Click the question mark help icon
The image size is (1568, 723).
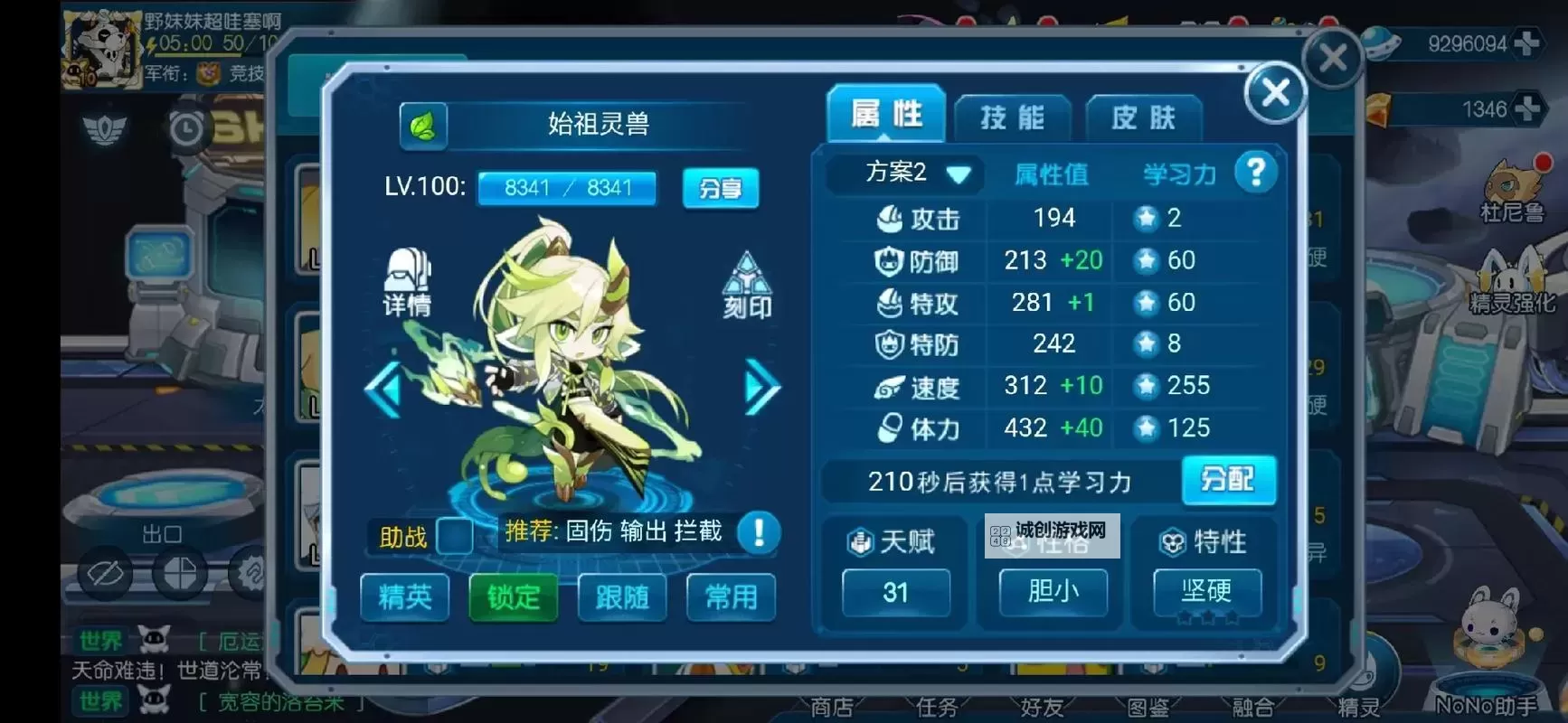(x=1255, y=172)
